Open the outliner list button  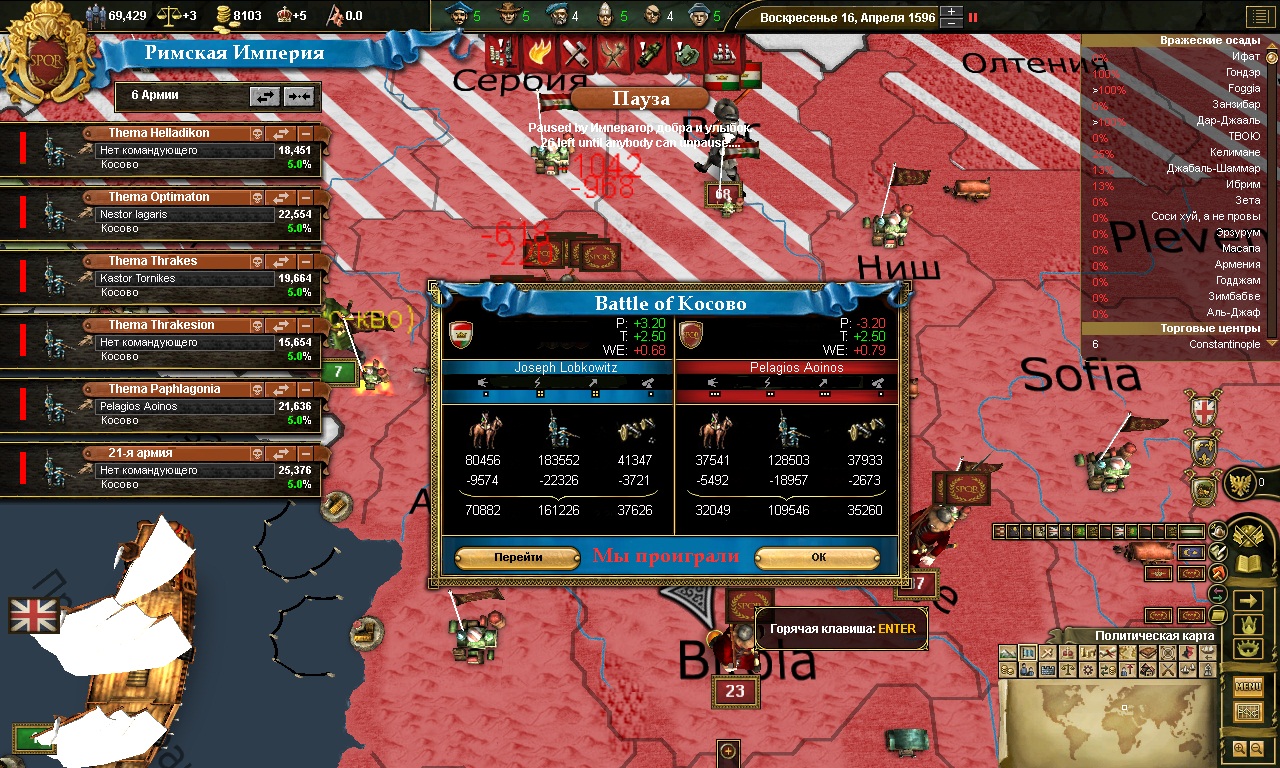pos(1256,16)
